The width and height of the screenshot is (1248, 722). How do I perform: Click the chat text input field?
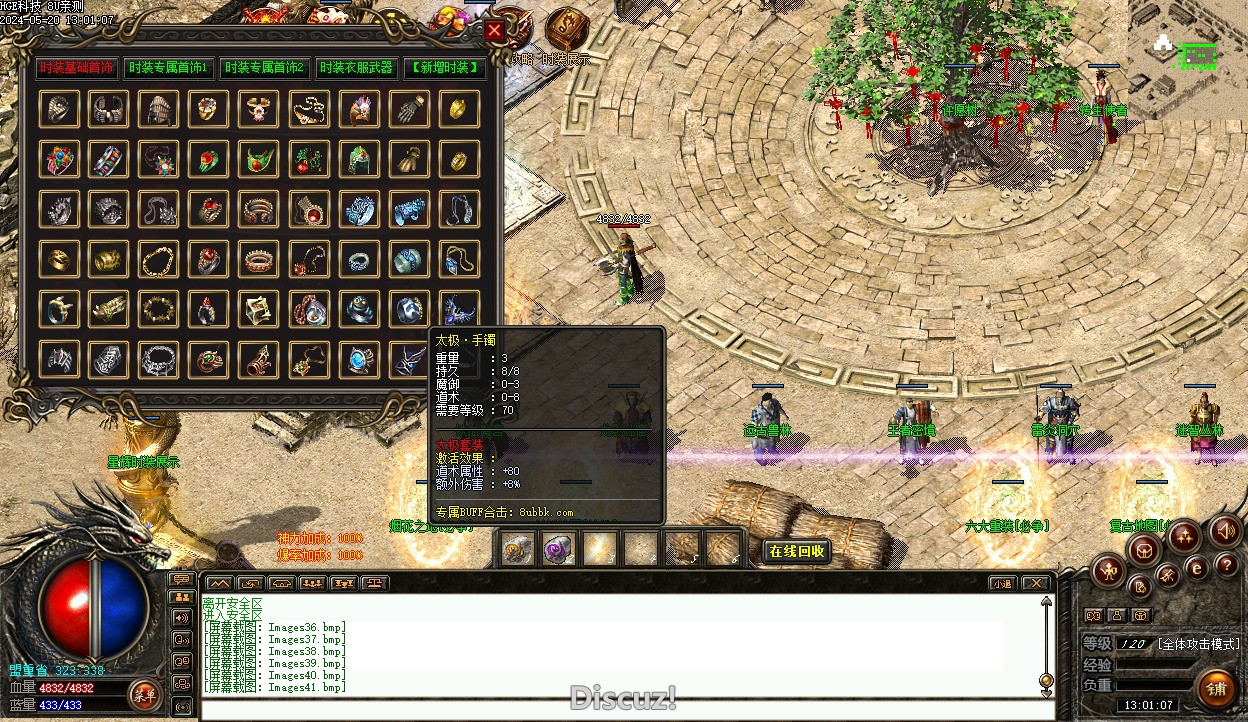click(620, 709)
